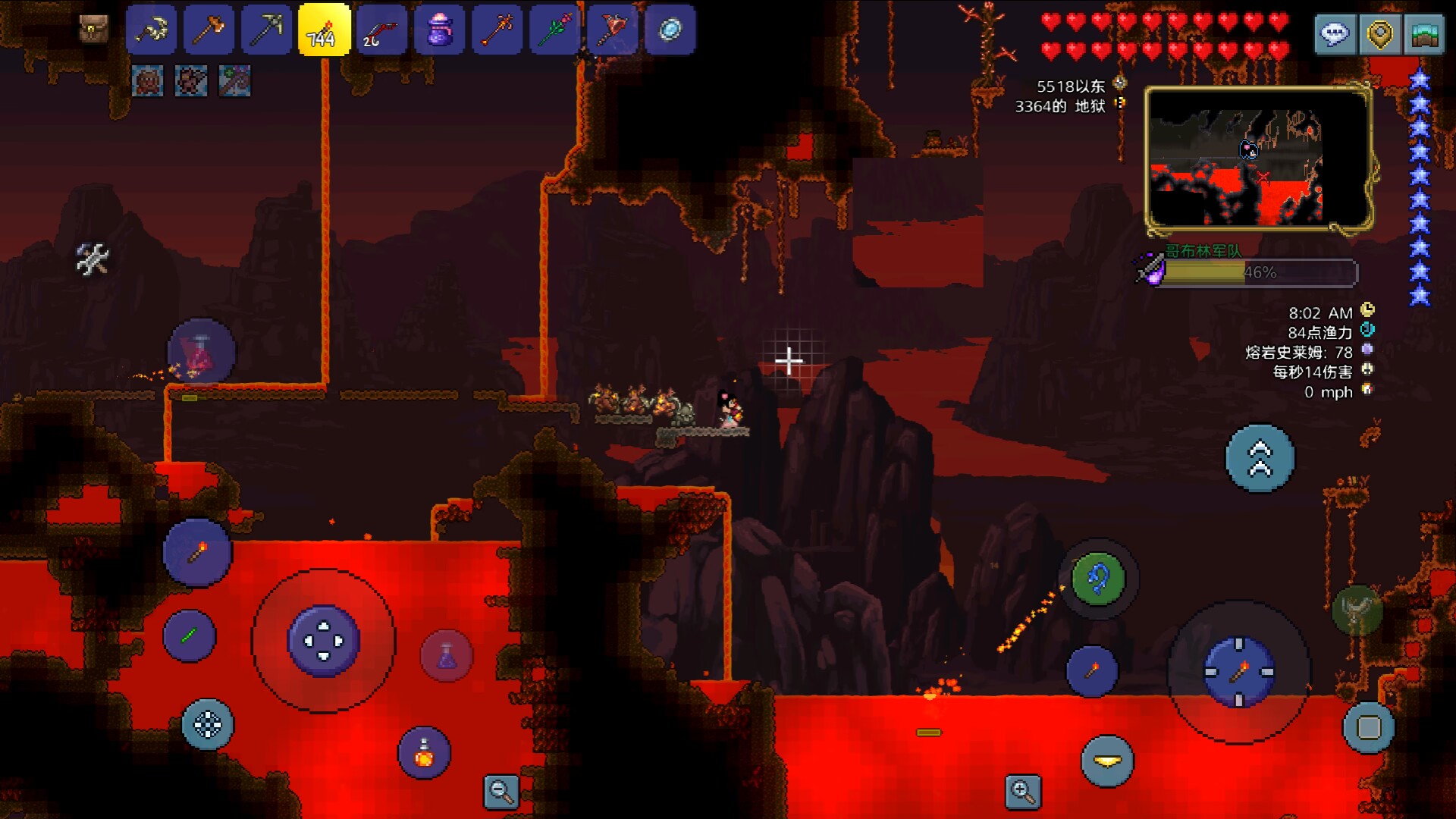
Task: Tap the crossed wrench and hammer icon
Action: coord(93,259)
